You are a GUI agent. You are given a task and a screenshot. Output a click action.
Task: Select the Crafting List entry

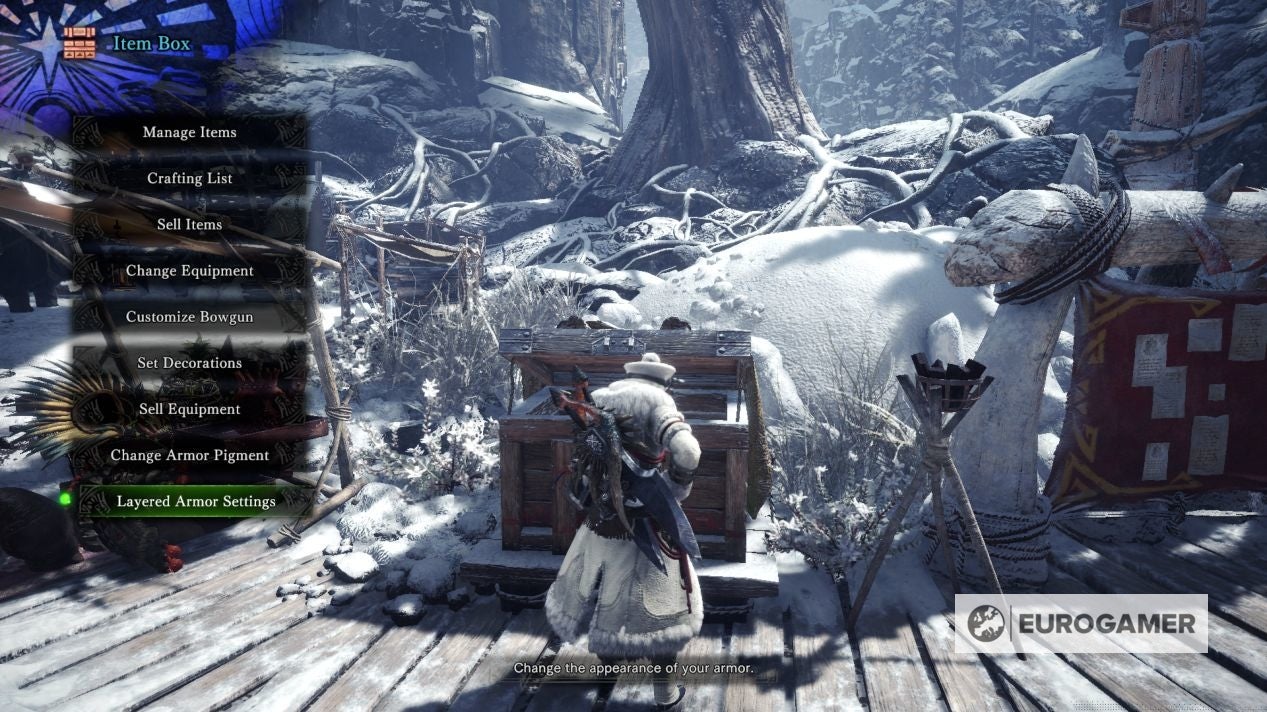pyautogui.click(x=190, y=178)
